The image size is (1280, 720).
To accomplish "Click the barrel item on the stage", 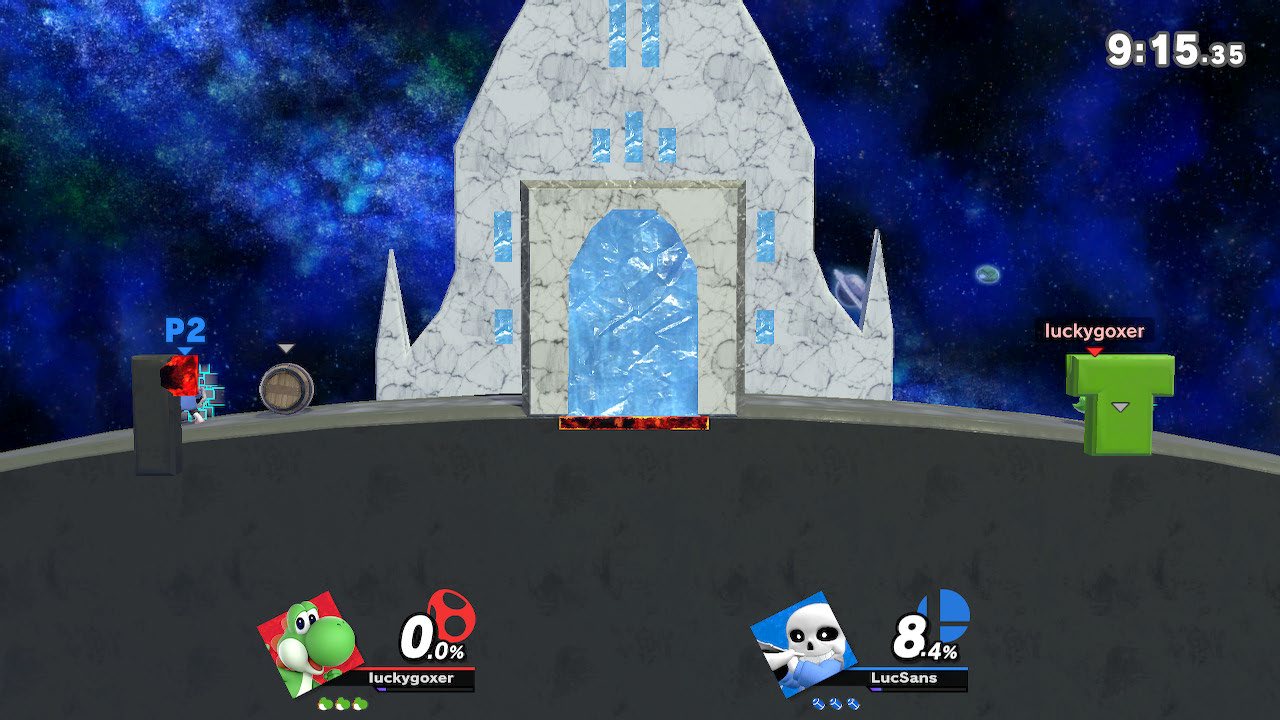I will 285,390.
